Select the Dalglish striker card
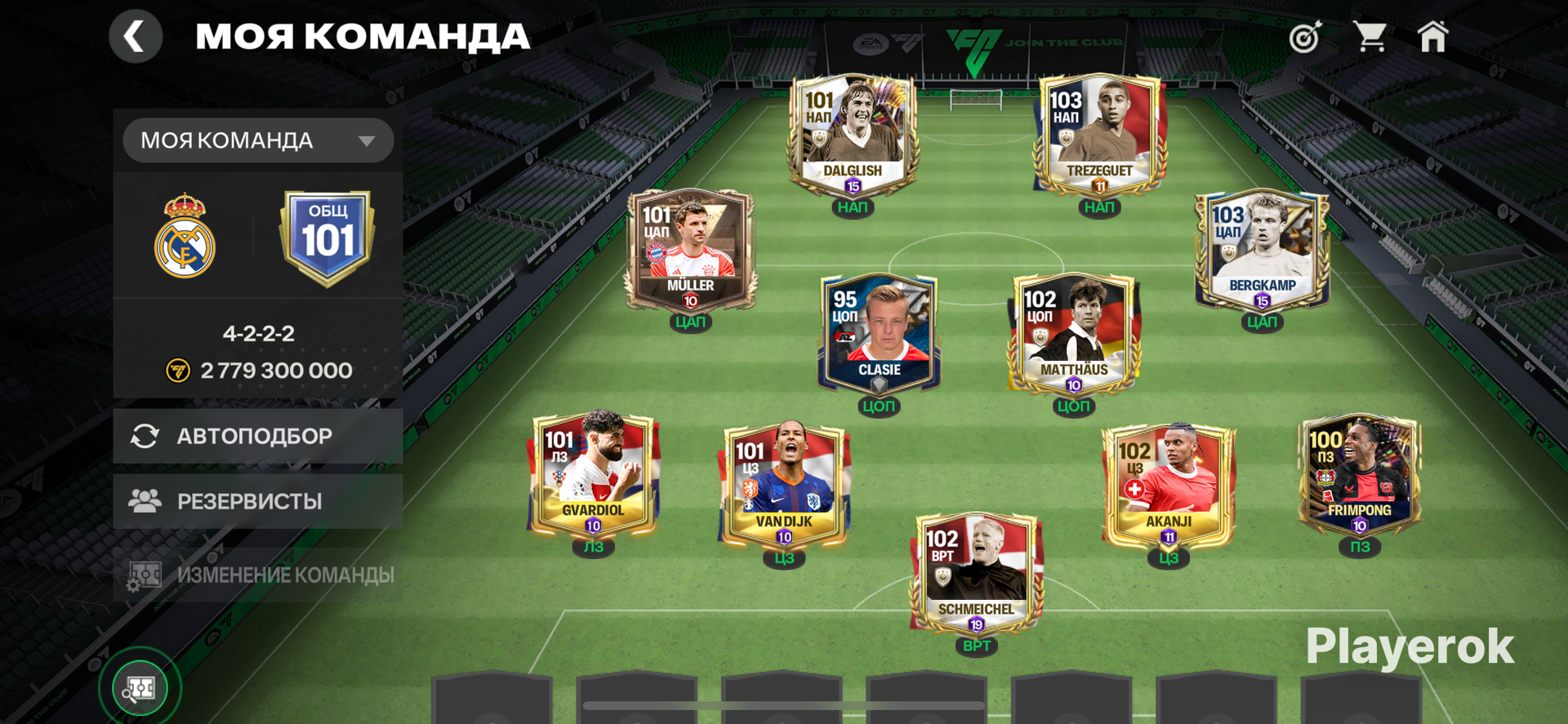 click(853, 135)
